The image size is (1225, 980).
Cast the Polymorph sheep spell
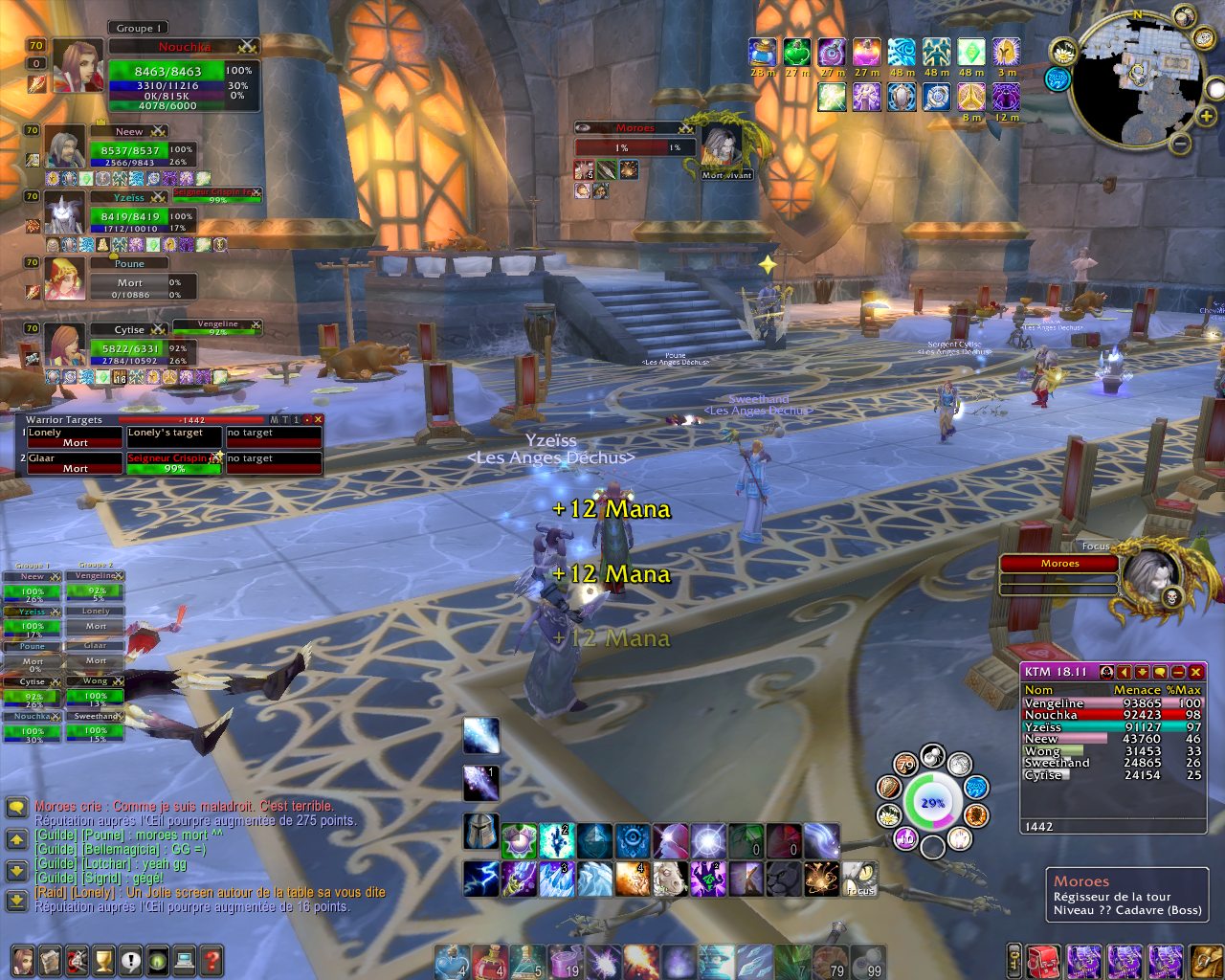(x=670, y=878)
